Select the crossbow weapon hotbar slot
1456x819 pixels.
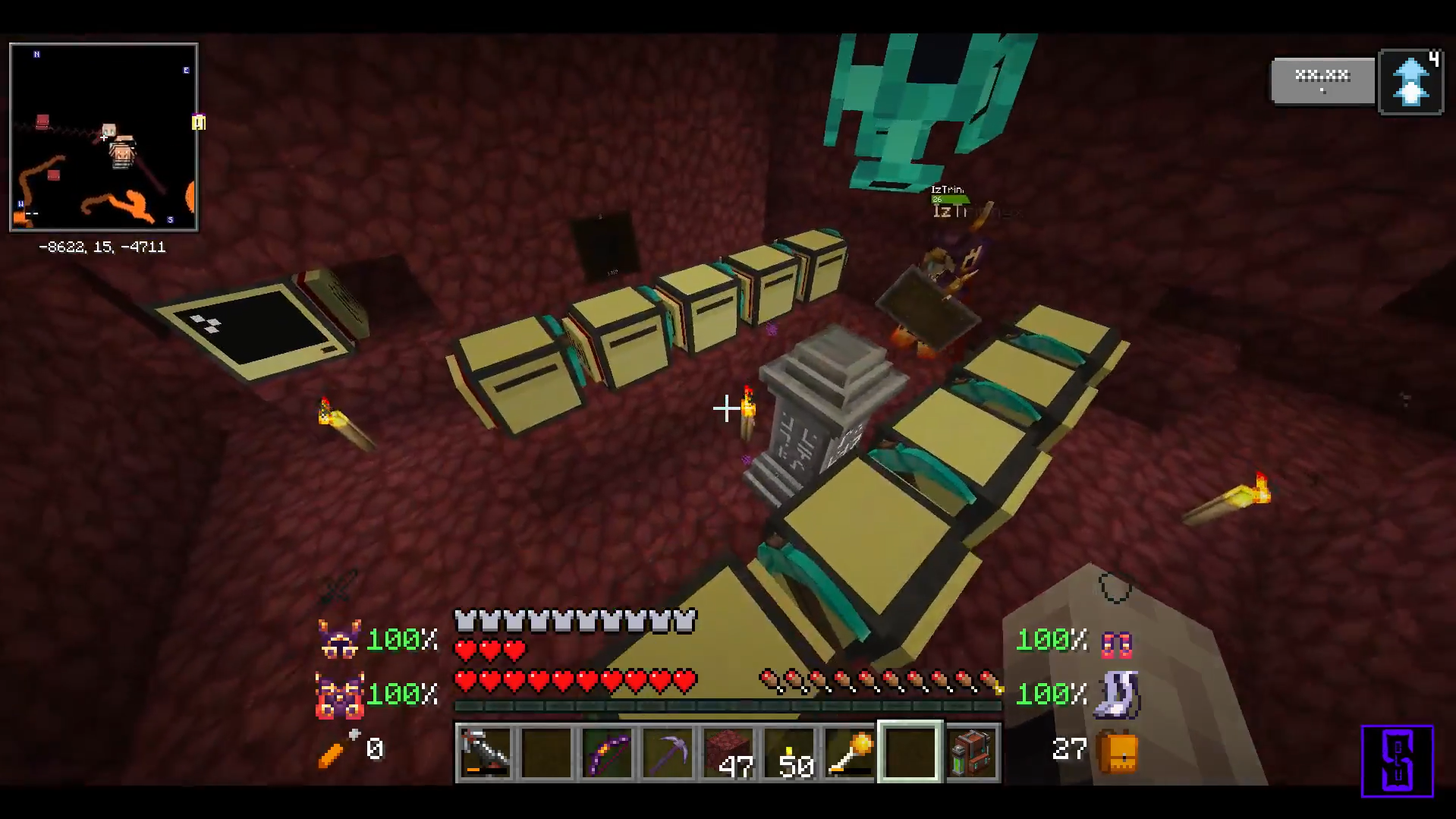click(x=486, y=752)
